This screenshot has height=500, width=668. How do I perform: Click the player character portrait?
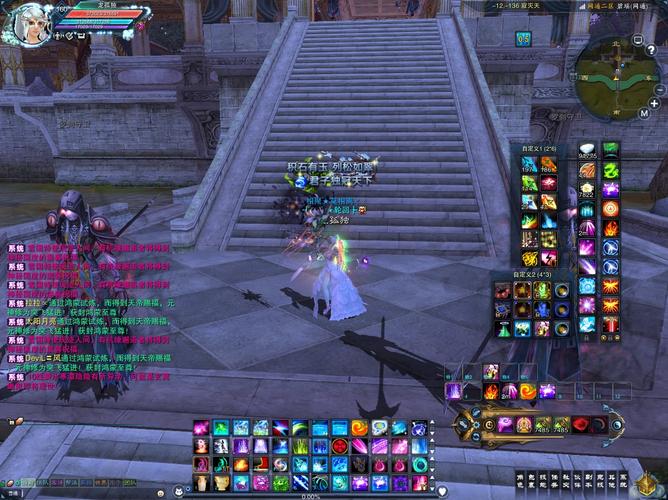[x=32, y=24]
